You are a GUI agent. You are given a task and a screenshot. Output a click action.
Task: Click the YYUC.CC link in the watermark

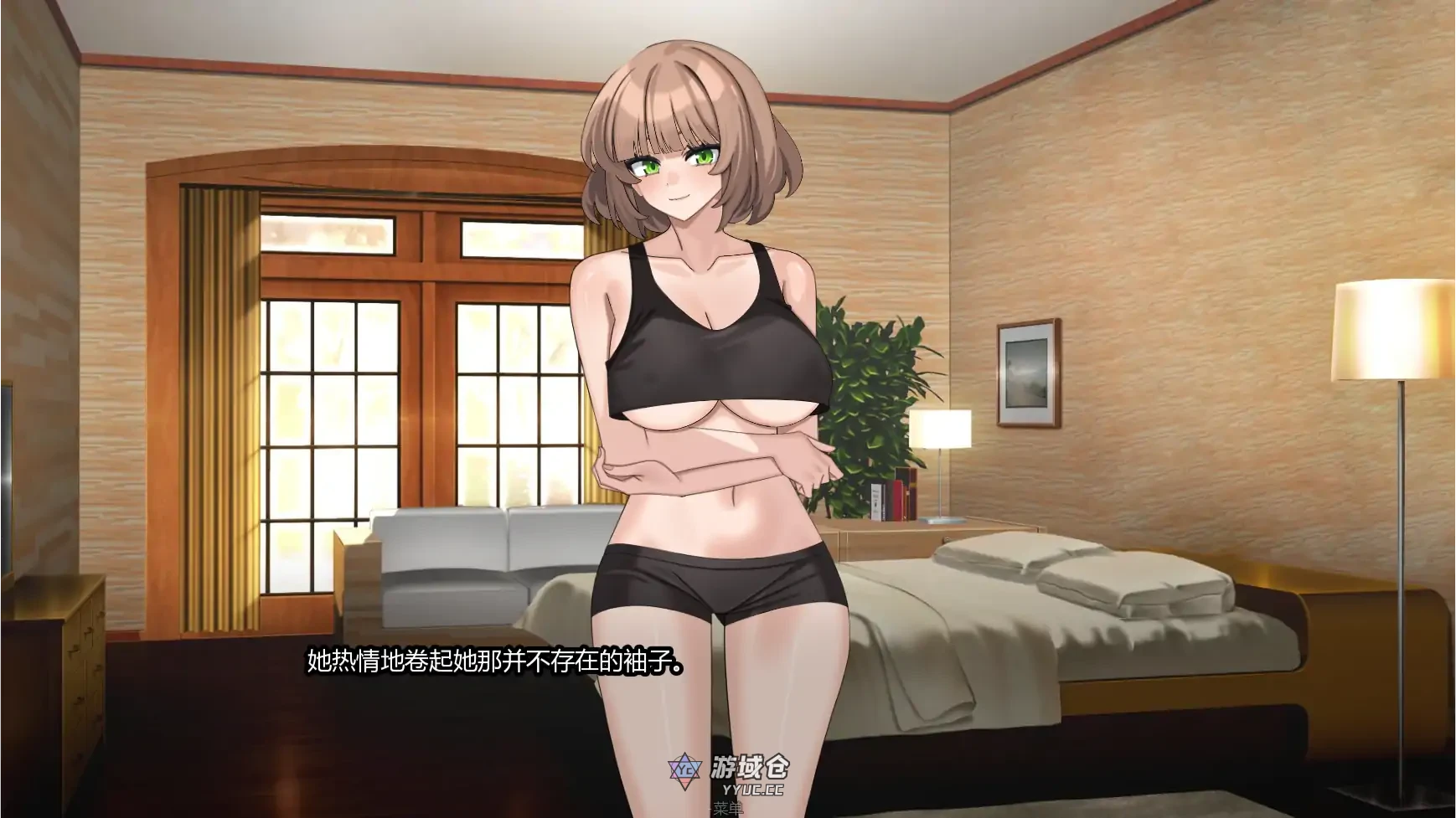click(x=752, y=790)
